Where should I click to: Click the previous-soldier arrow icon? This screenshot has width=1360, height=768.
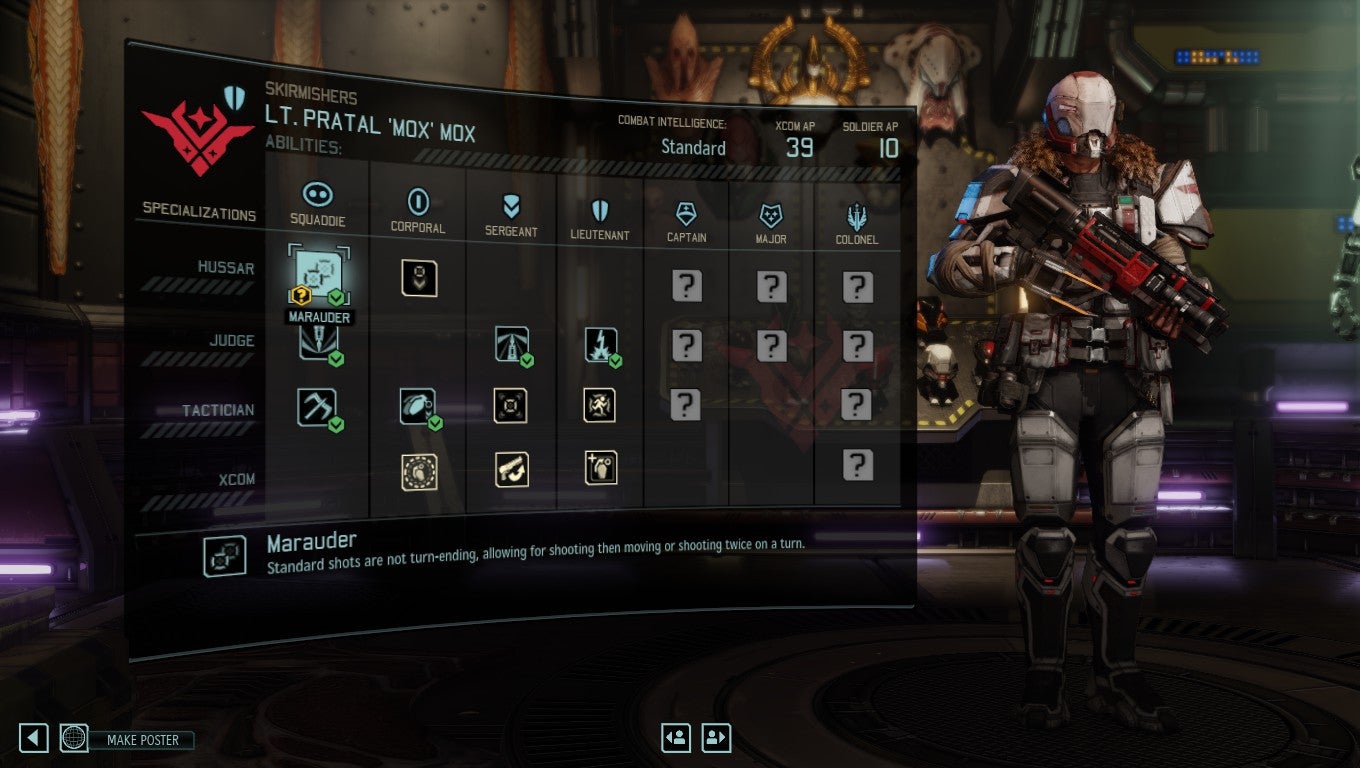[676, 737]
